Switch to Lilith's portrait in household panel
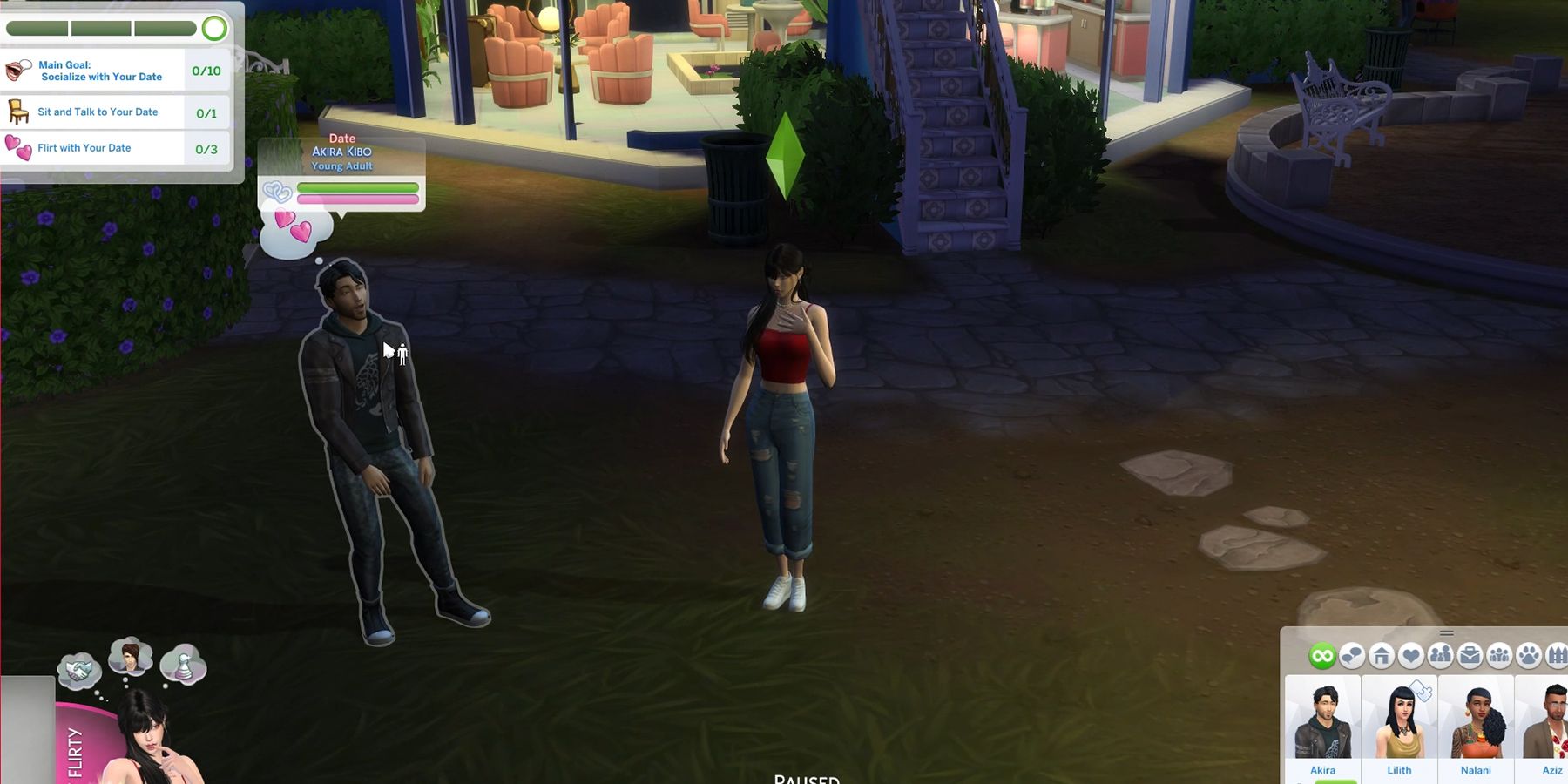This screenshot has width=1568, height=784. coord(1400,725)
